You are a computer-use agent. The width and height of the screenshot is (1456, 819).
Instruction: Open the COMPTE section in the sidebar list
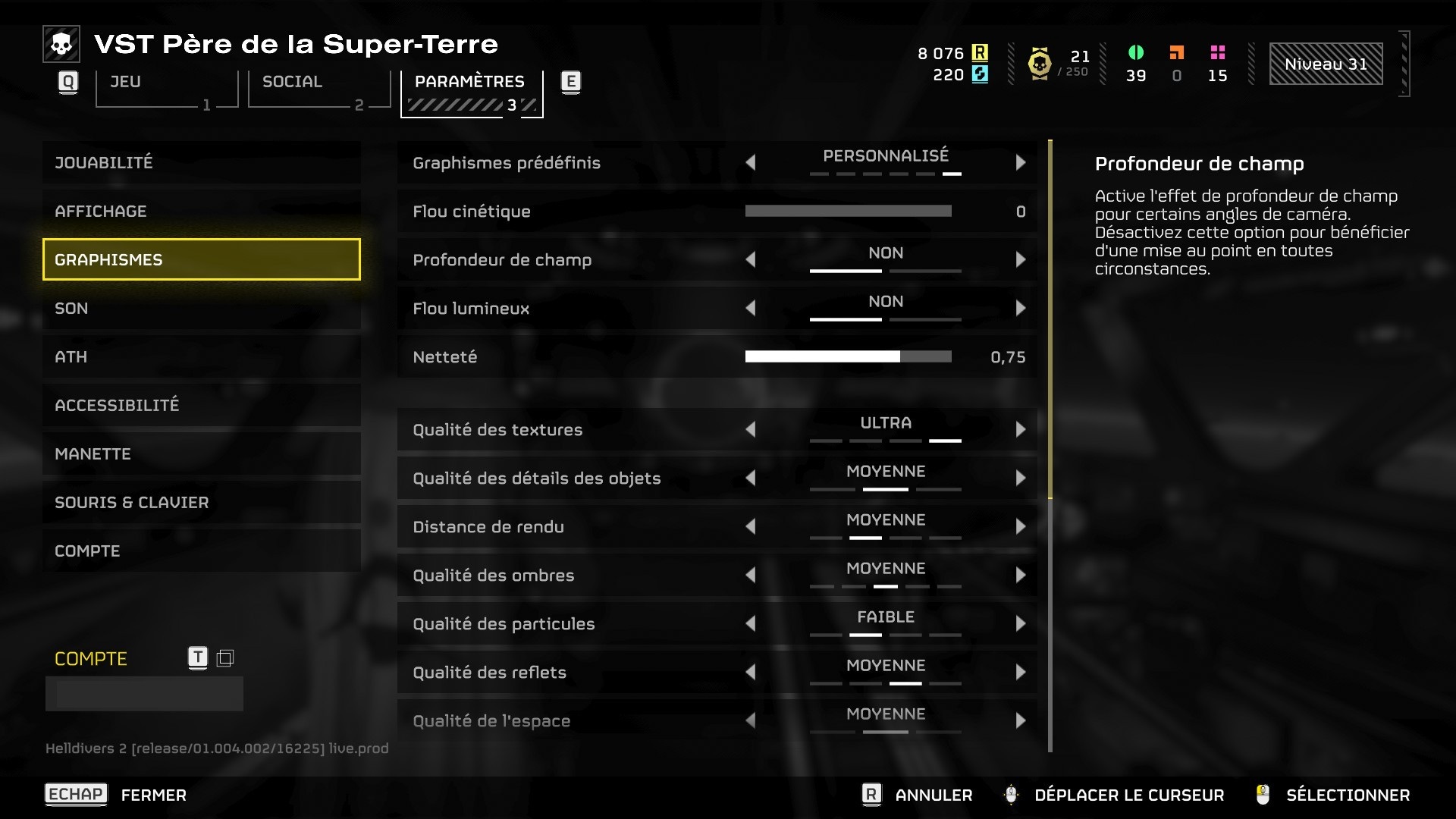click(x=201, y=551)
